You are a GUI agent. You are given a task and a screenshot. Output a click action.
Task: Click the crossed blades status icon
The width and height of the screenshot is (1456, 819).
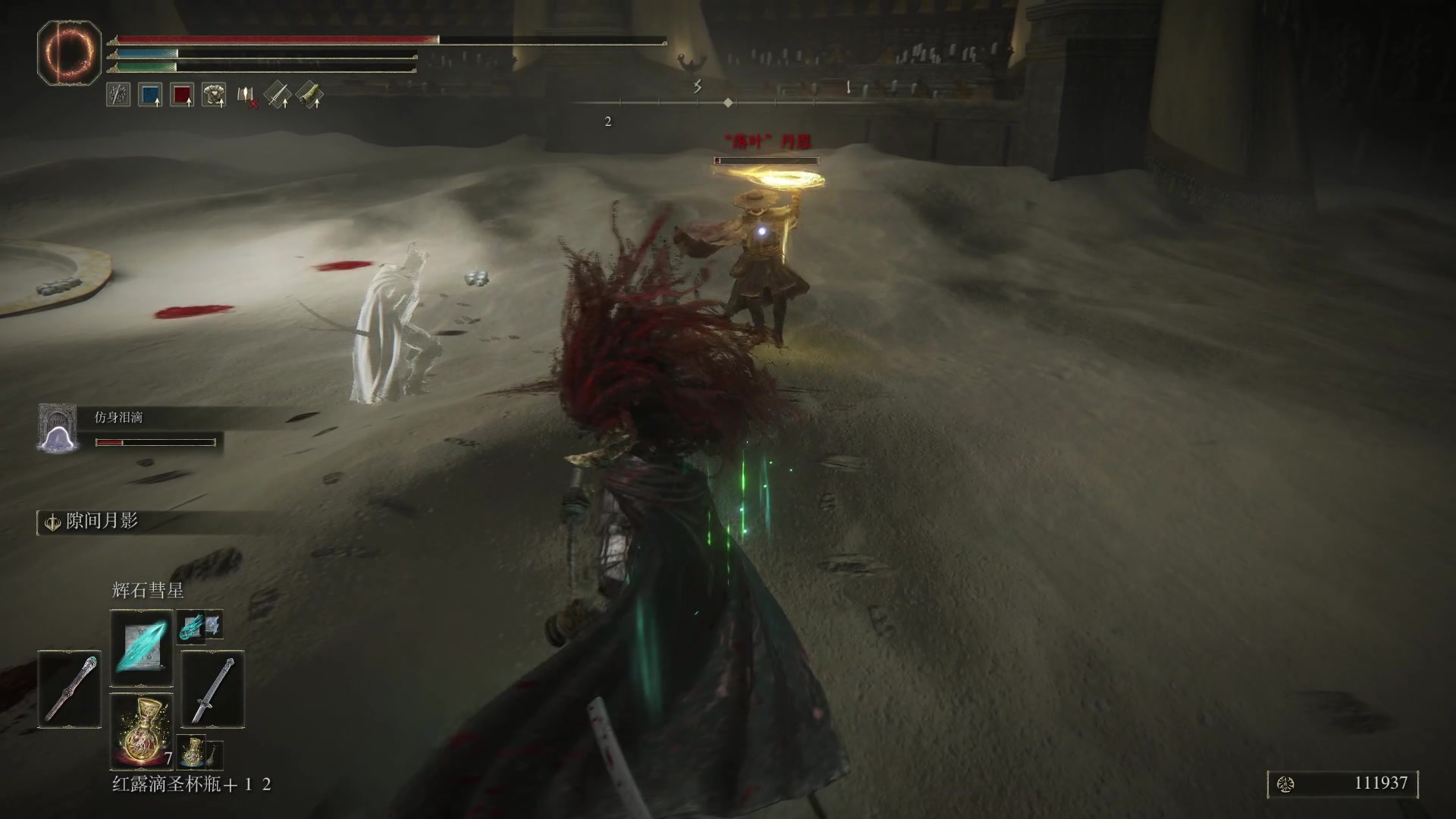(x=118, y=95)
